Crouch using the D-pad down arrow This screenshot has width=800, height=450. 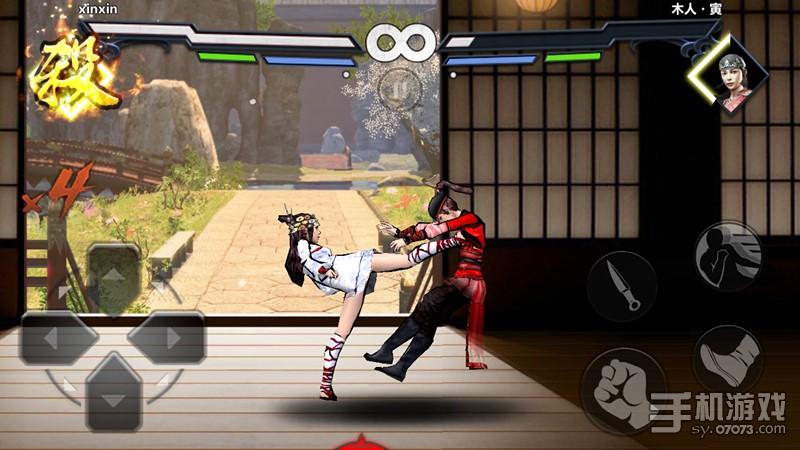pos(113,395)
